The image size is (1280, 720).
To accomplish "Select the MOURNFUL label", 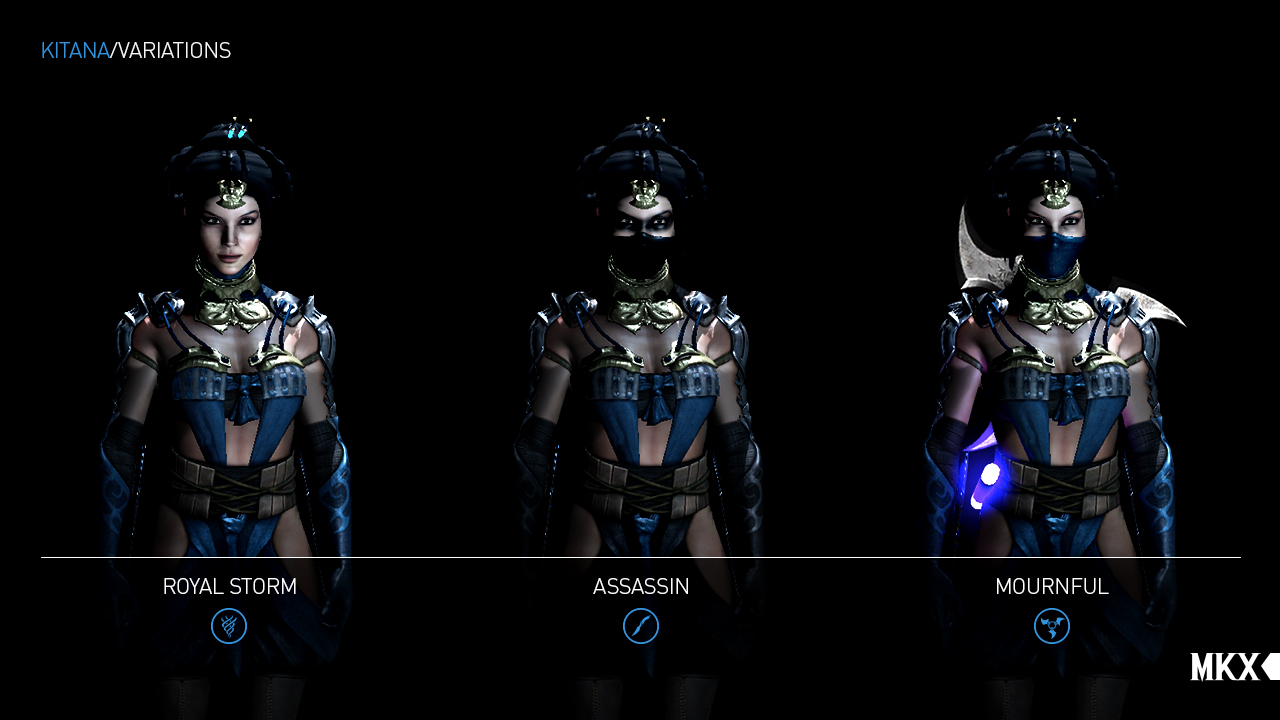I will pyautogui.click(x=1052, y=587).
